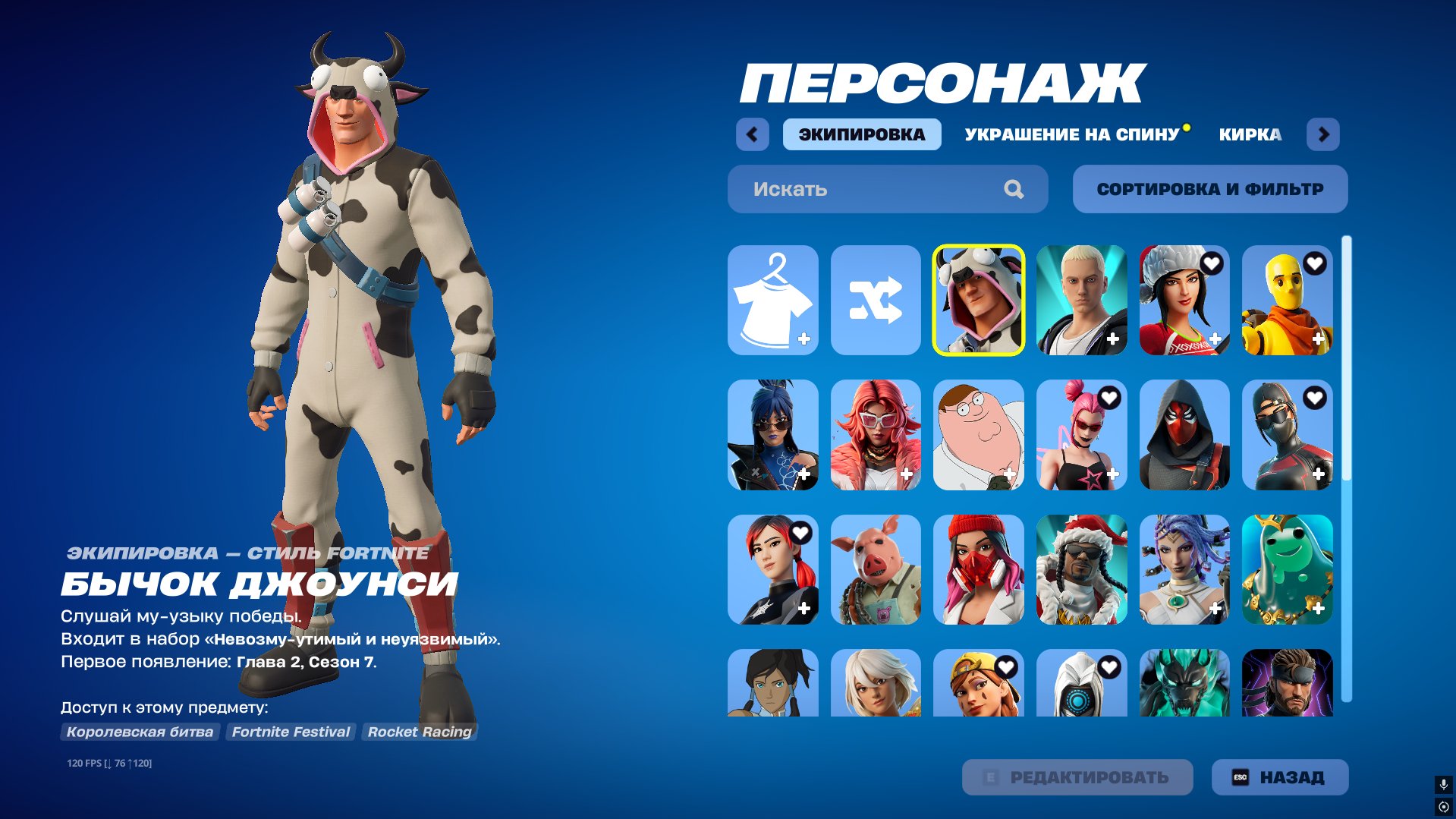Click the plus icon on the pig skin
The width and height of the screenshot is (1456, 819).
pos(907,607)
